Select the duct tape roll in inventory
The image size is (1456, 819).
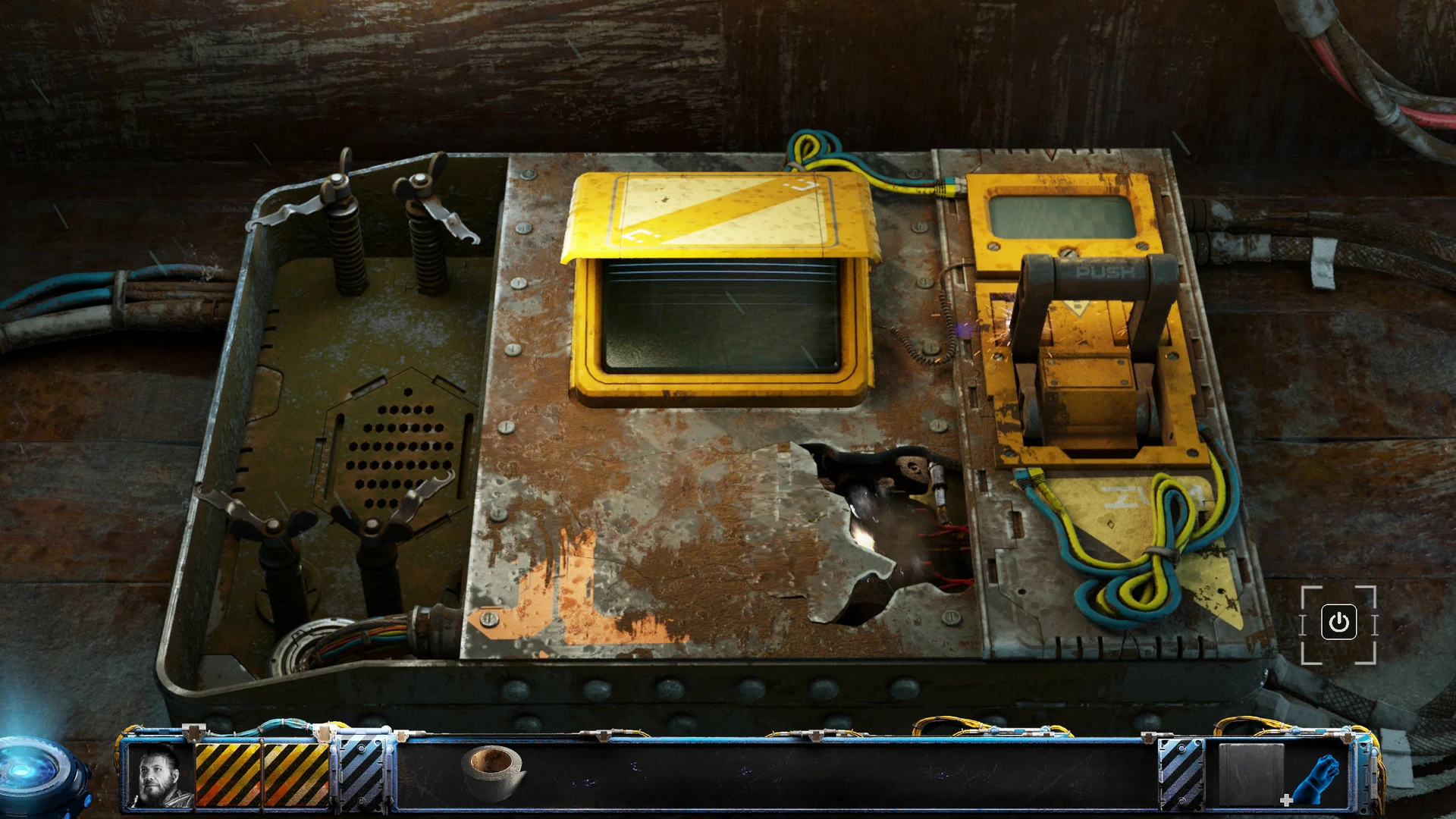click(x=493, y=772)
